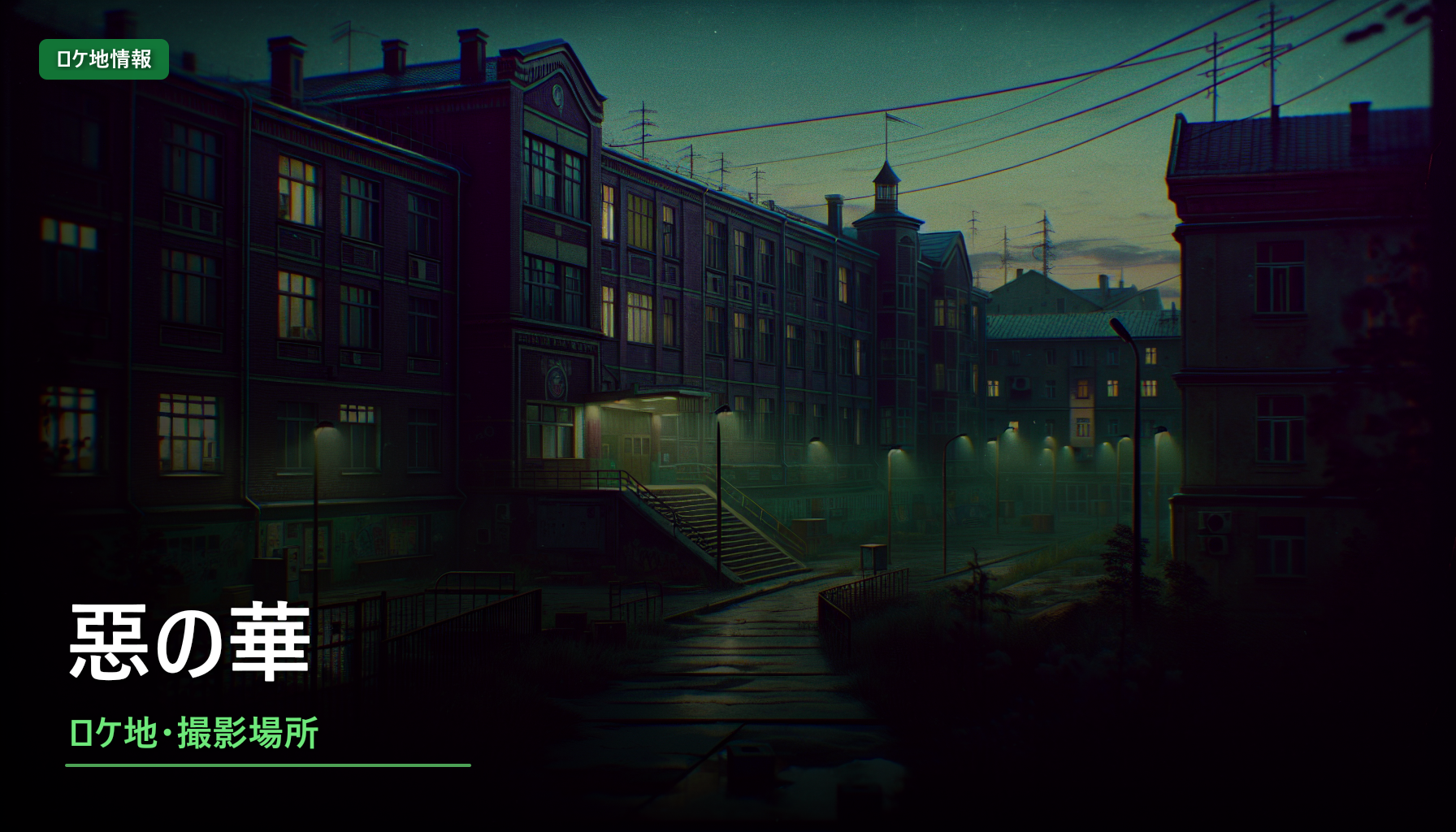Click the green ロケ地情報 category tag
The width and height of the screenshot is (1456, 832).
point(104,59)
